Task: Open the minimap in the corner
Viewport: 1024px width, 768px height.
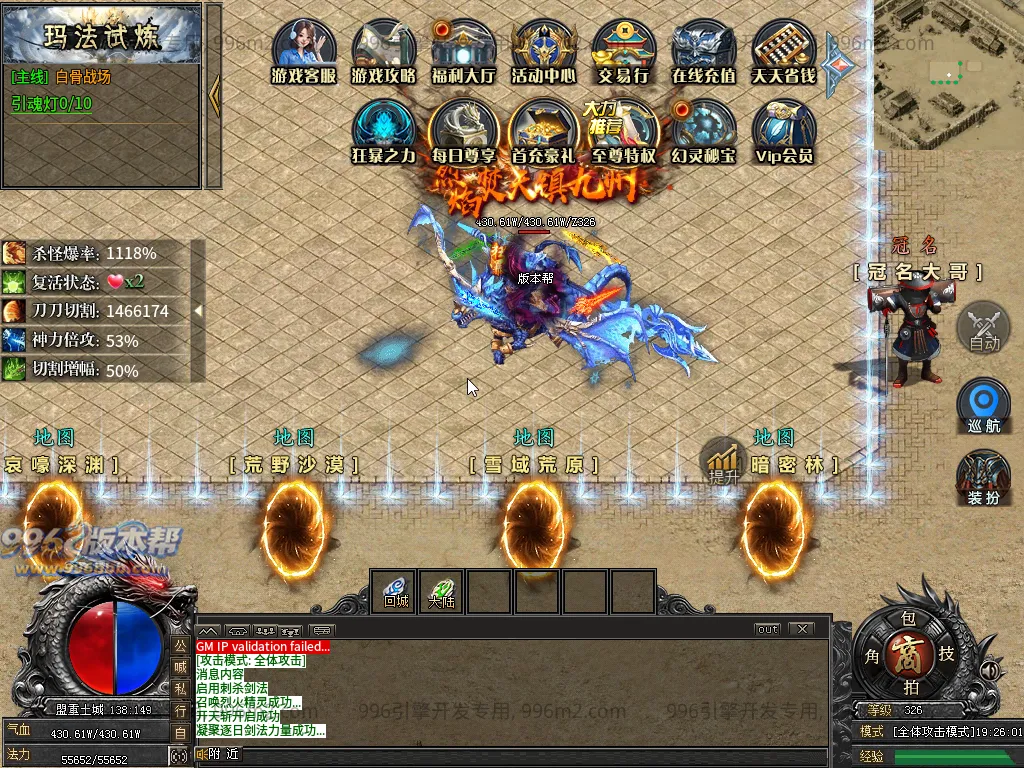Action: coord(948,75)
